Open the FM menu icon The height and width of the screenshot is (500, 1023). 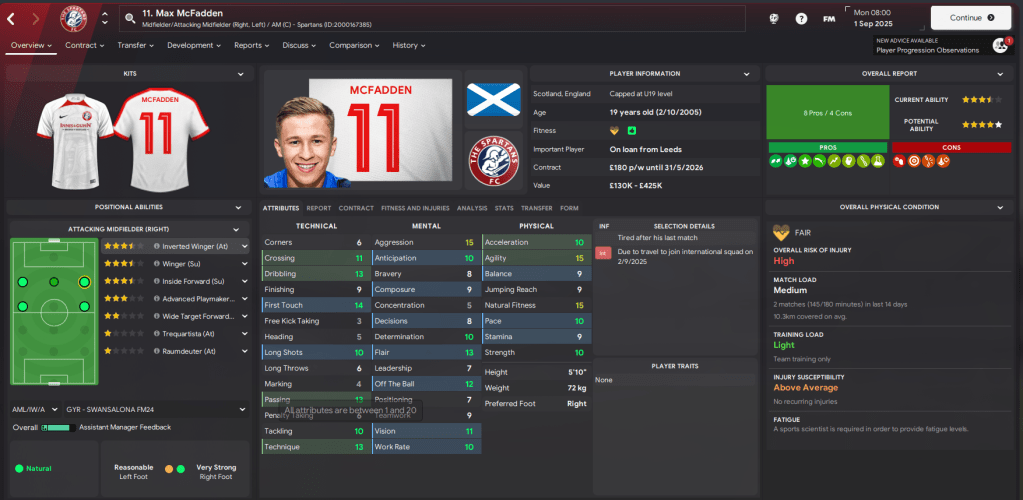829,18
